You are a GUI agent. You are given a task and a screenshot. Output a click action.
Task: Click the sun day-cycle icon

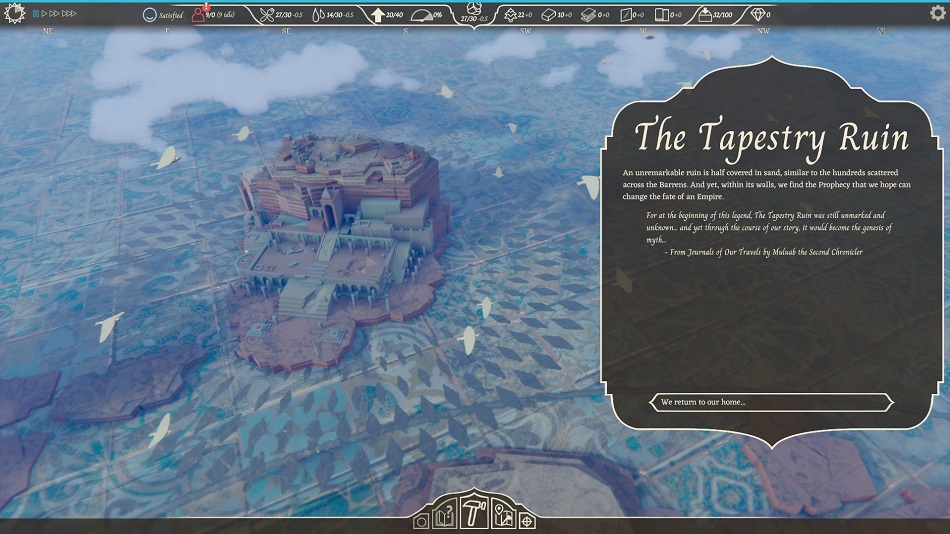click(x=14, y=14)
